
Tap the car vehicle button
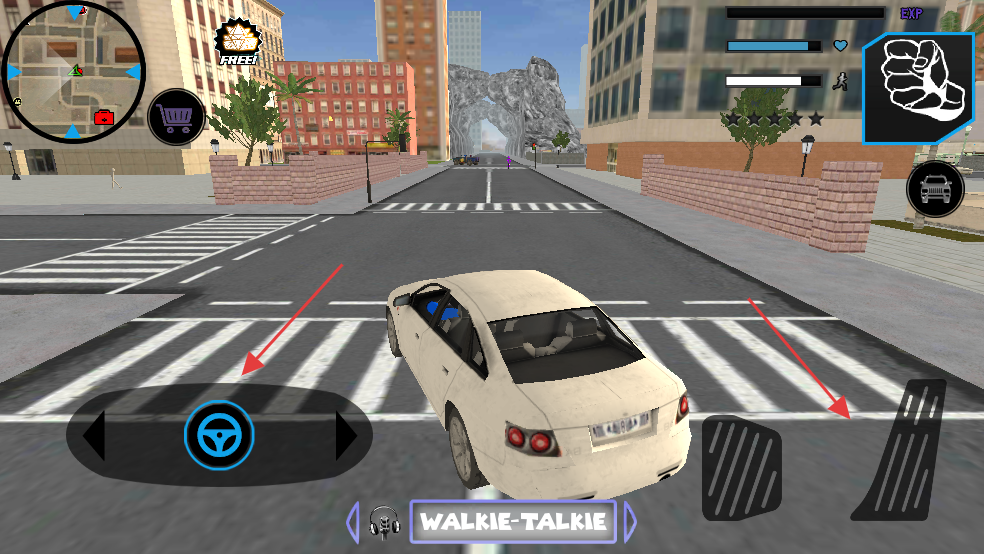[935, 189]
